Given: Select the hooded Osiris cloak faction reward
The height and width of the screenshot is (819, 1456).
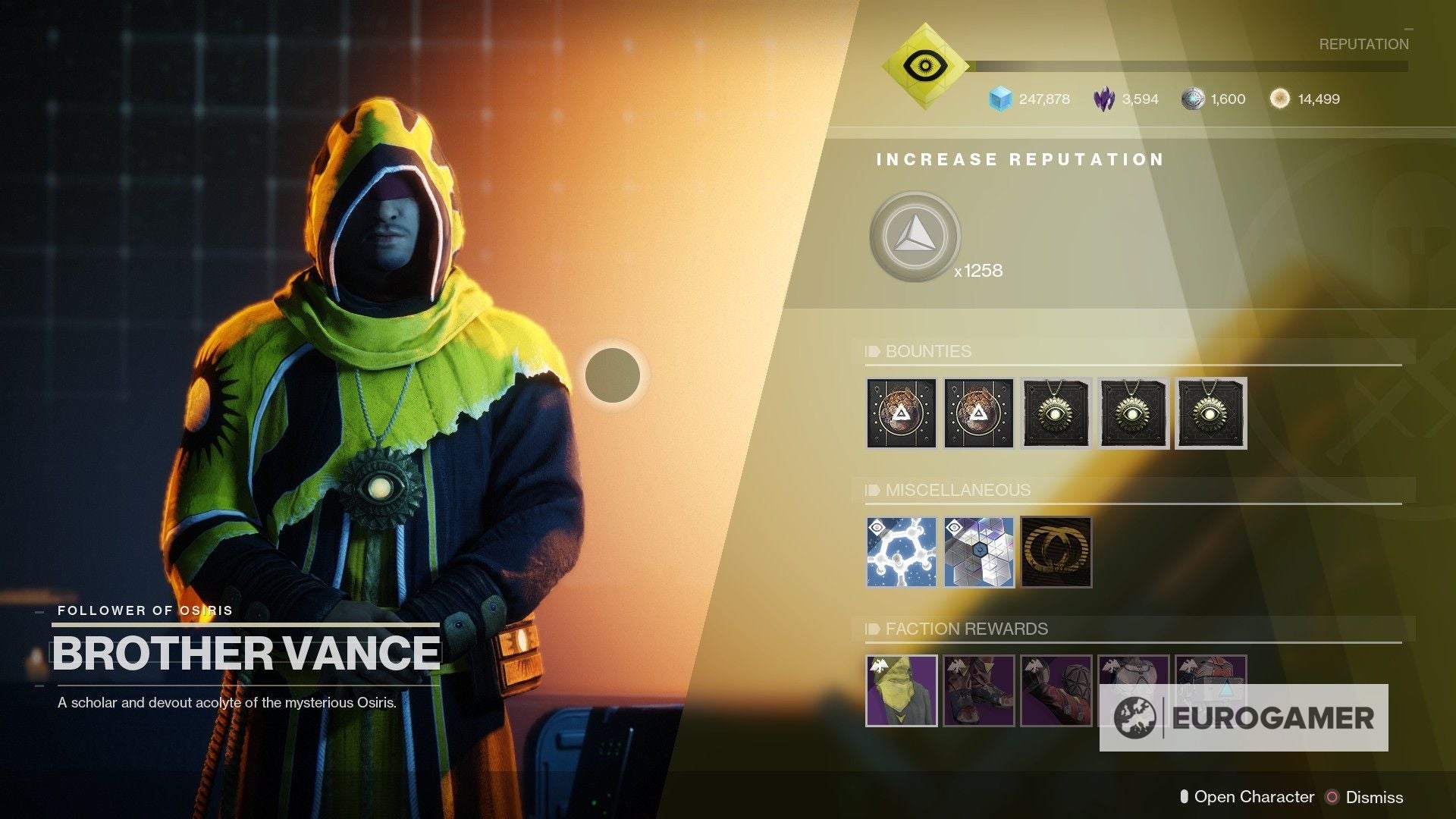Looking at the screenshot, I should (x=901, y=690).
